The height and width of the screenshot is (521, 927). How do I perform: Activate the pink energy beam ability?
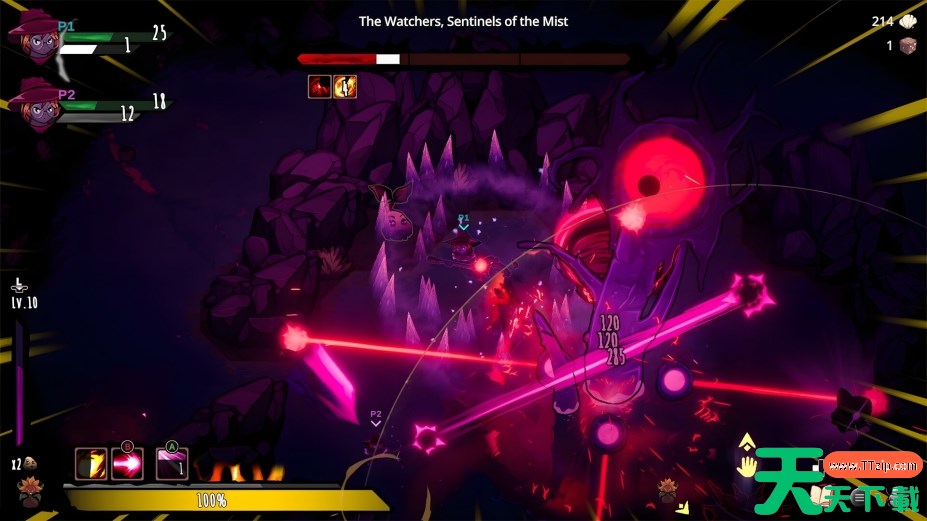pos(127,464)
